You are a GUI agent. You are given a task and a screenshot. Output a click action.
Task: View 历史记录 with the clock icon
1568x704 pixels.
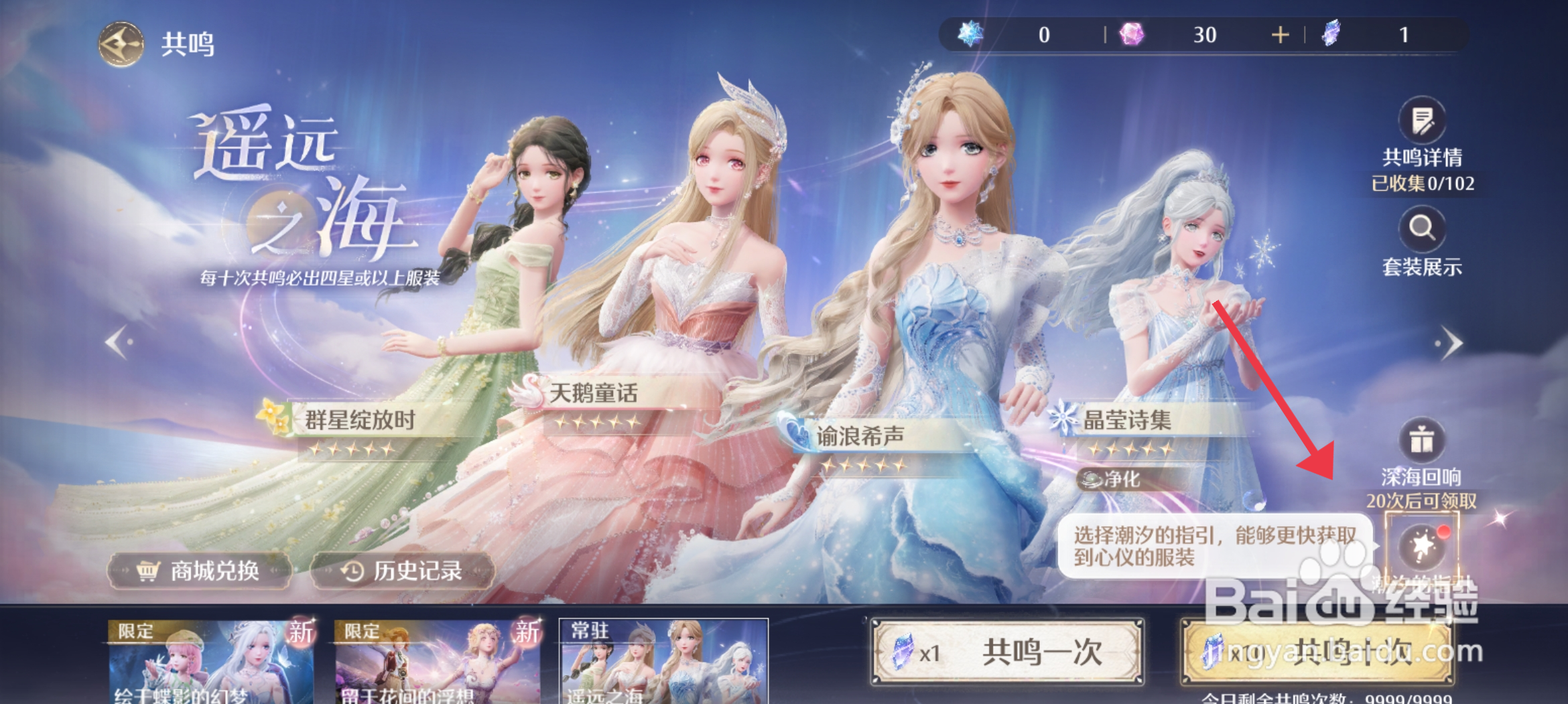[401, 573]
